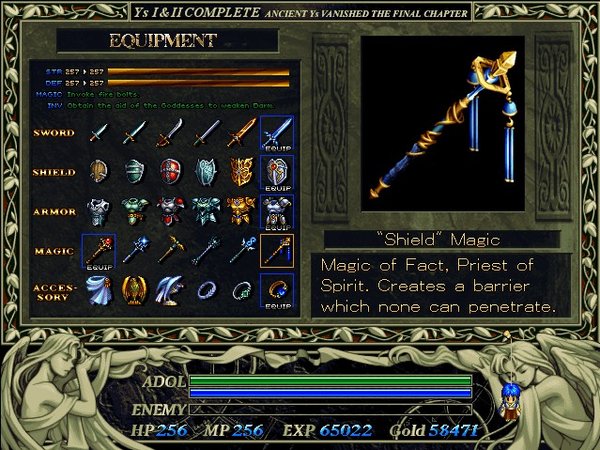Select the golden flame sword
Image resolution: width=600 pixels, height=450 pixels.
[x=241, y=131]
